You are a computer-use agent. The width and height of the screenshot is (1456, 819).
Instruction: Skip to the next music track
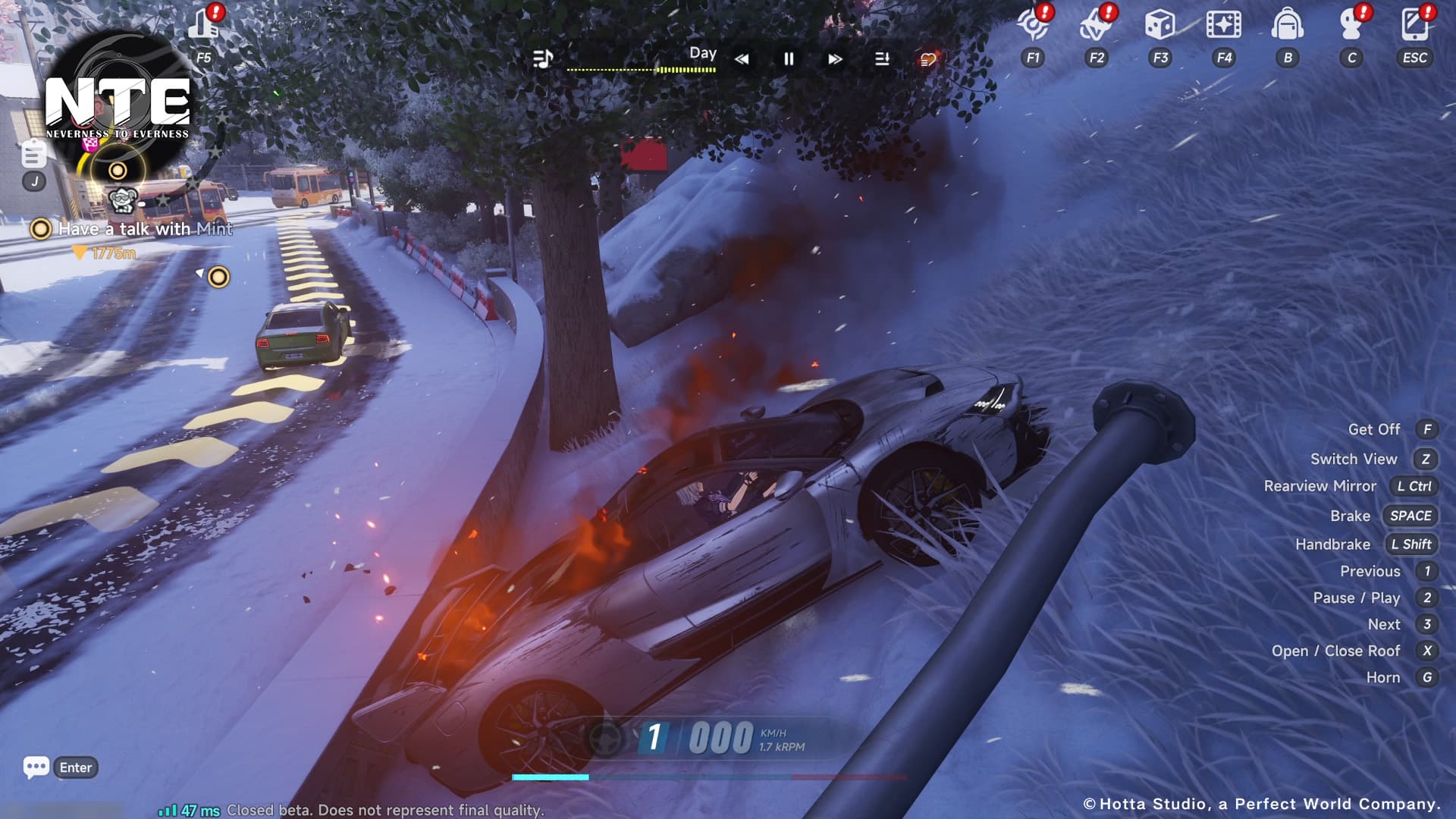point(835,59)
